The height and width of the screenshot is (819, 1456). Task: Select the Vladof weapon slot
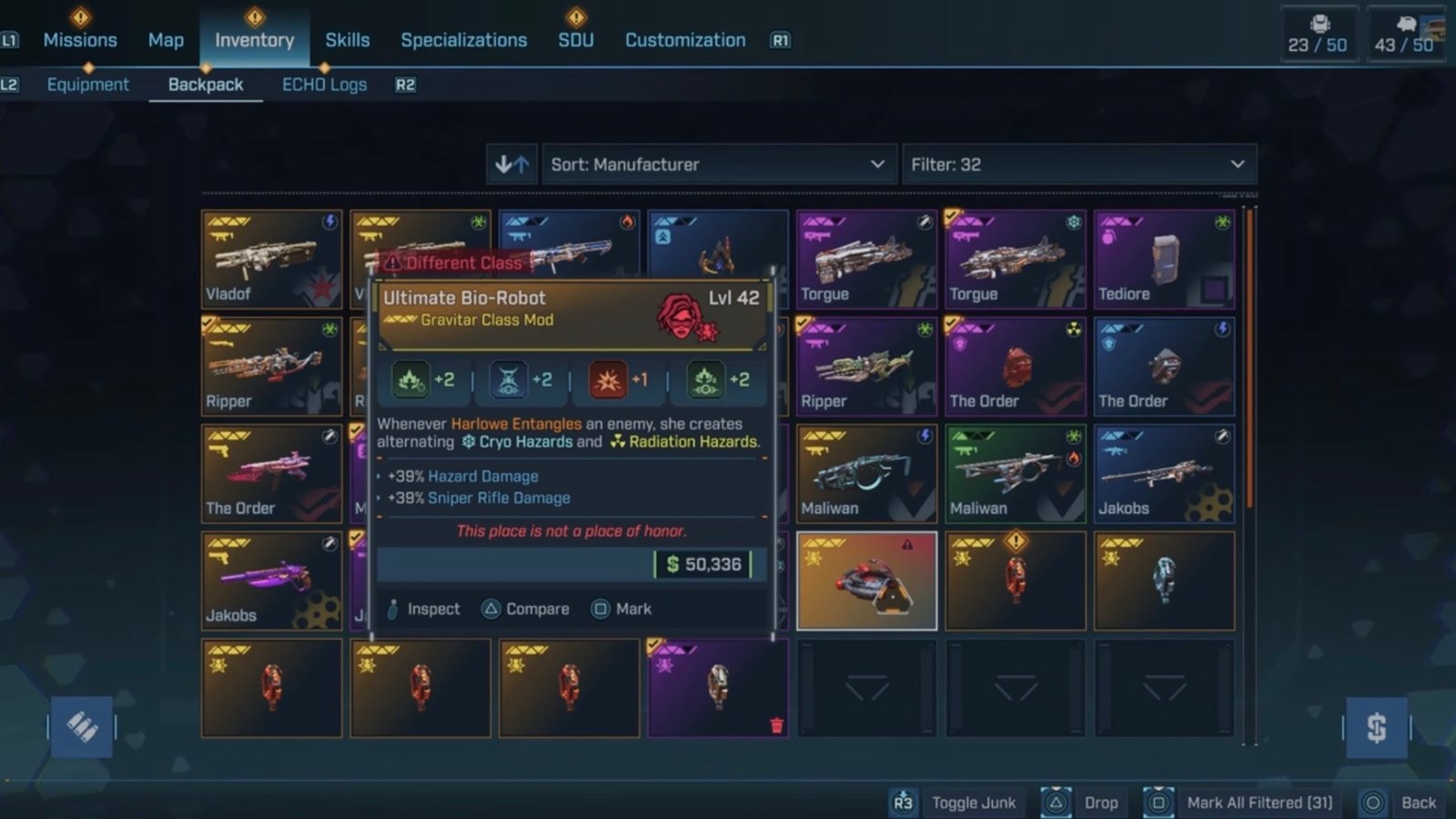pos(271,259)
